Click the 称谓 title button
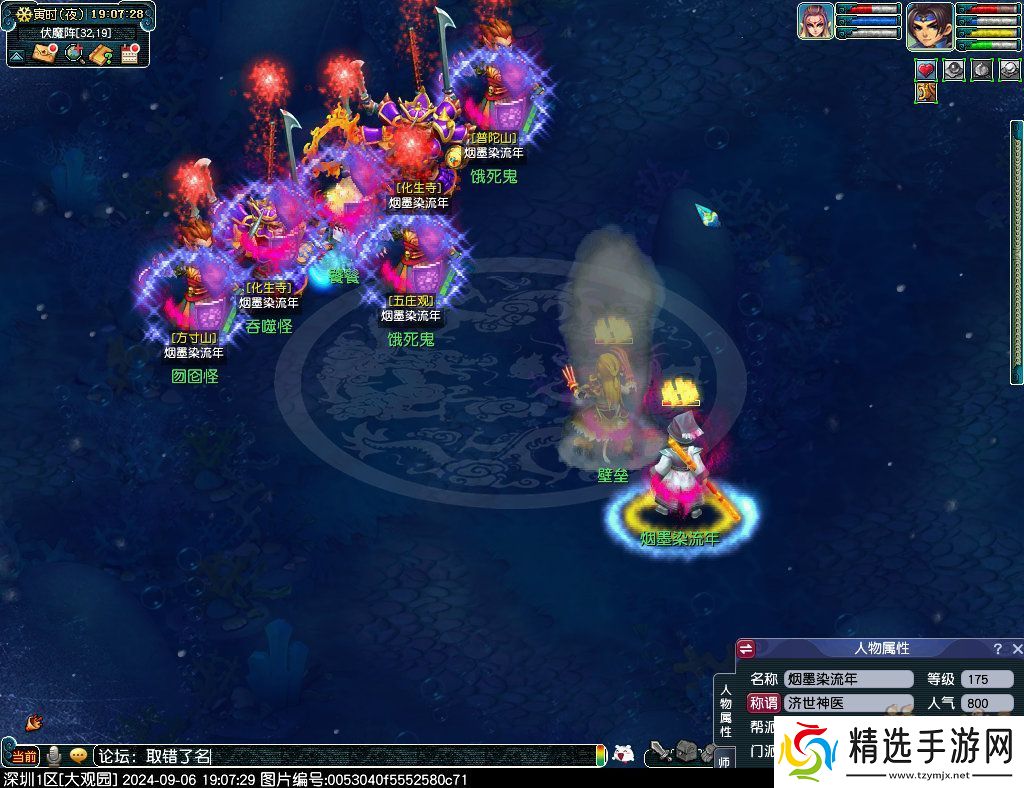The height and width of the screenshot is (788, 1024). [763, 703]
